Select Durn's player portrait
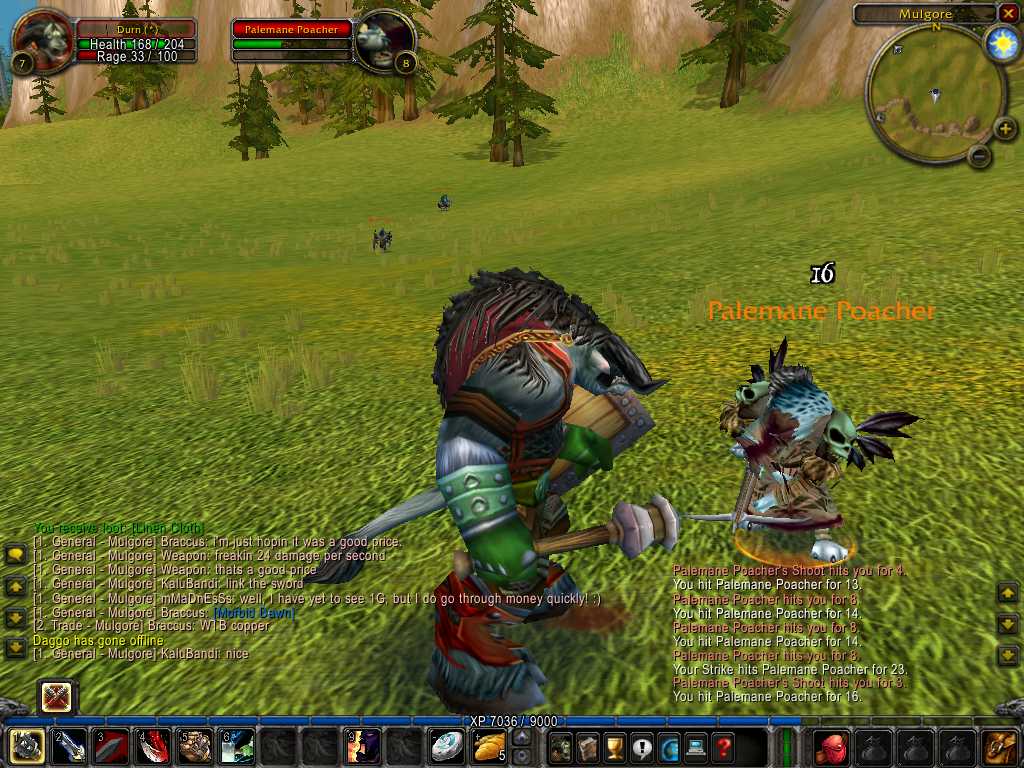This screenshot has height=768, width=1024. point(42,40)
